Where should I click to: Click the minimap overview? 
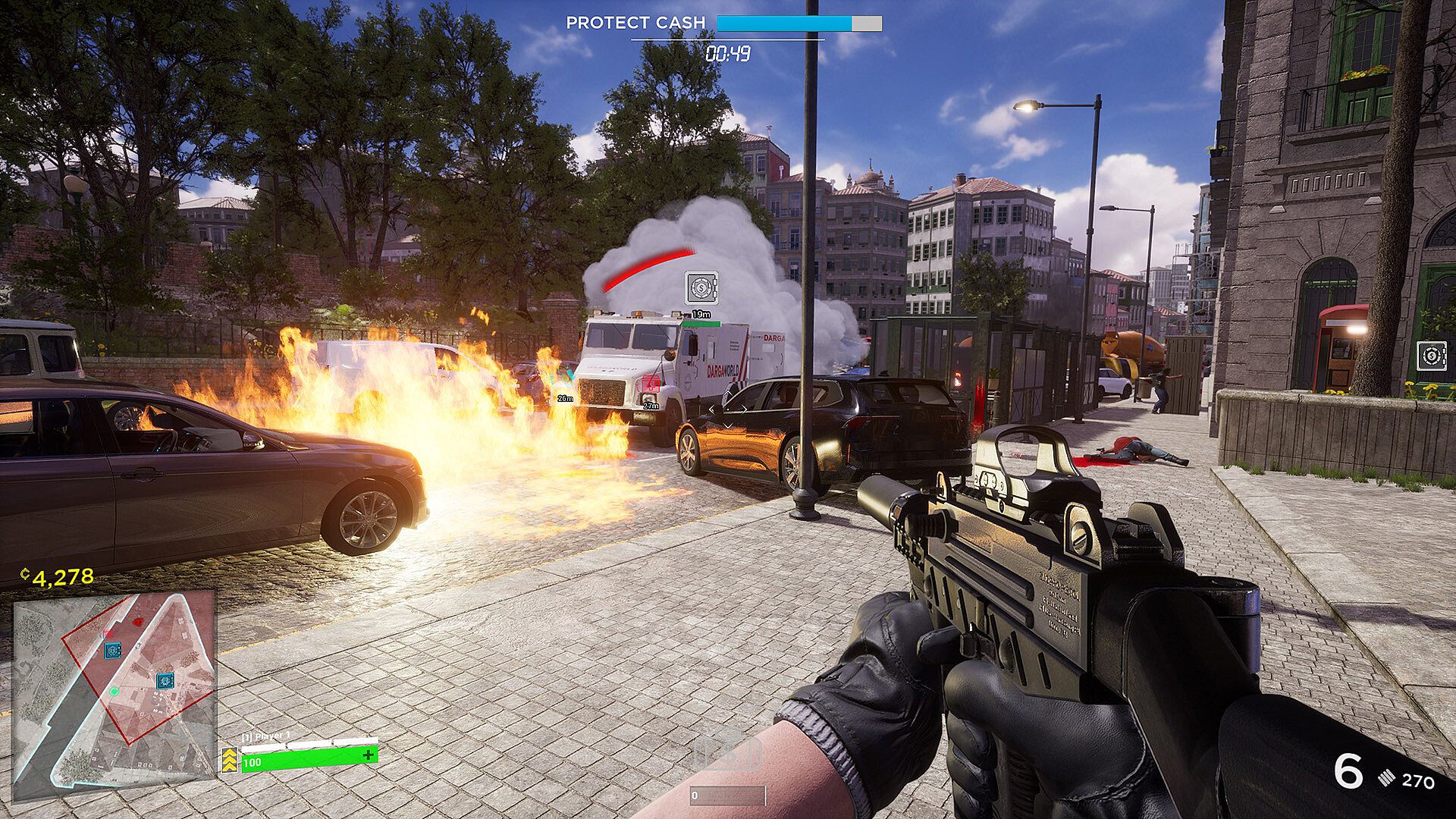(115, 695)
